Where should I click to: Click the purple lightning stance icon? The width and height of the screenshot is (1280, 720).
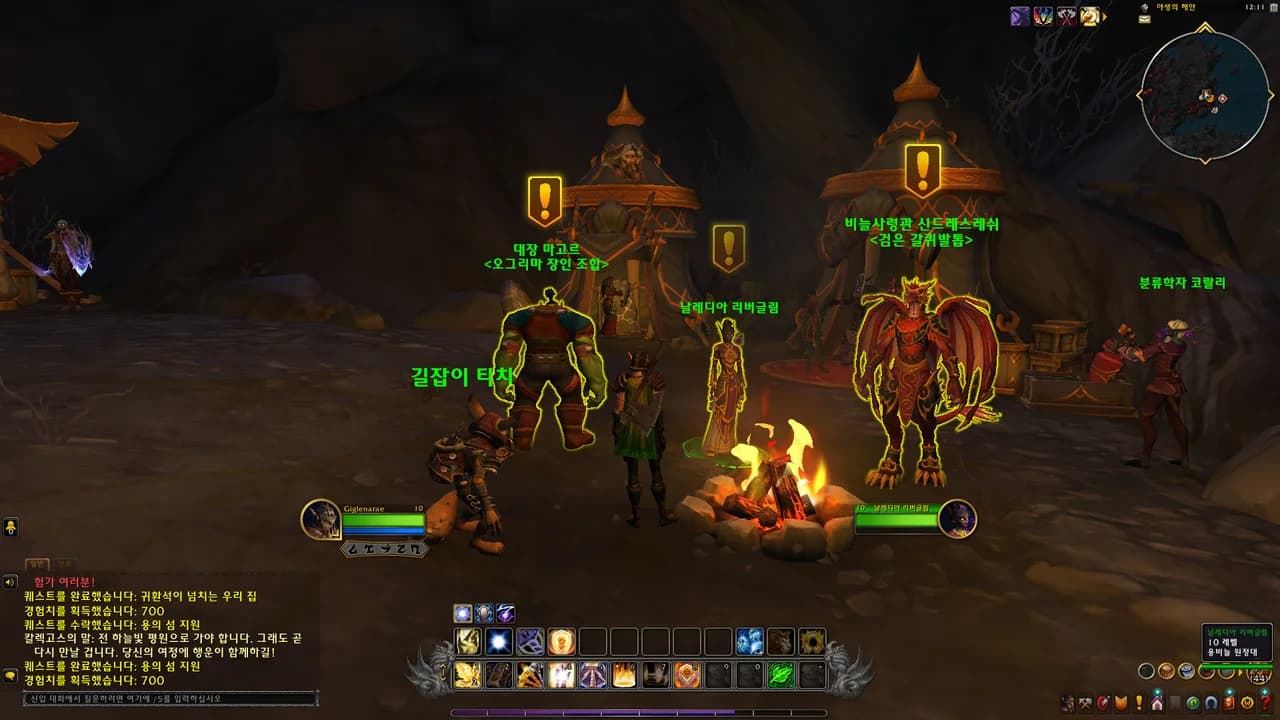click(x=507, y=613)
